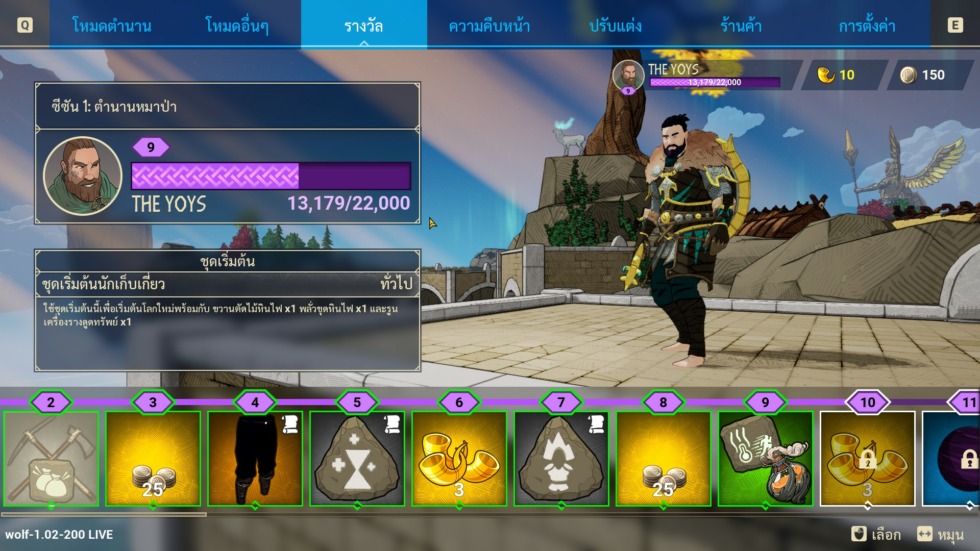The width and height of the screenshot is (980, 551).
Task: Visit the ร้านค้า shop tab
Action: click(x=741, y=25)
